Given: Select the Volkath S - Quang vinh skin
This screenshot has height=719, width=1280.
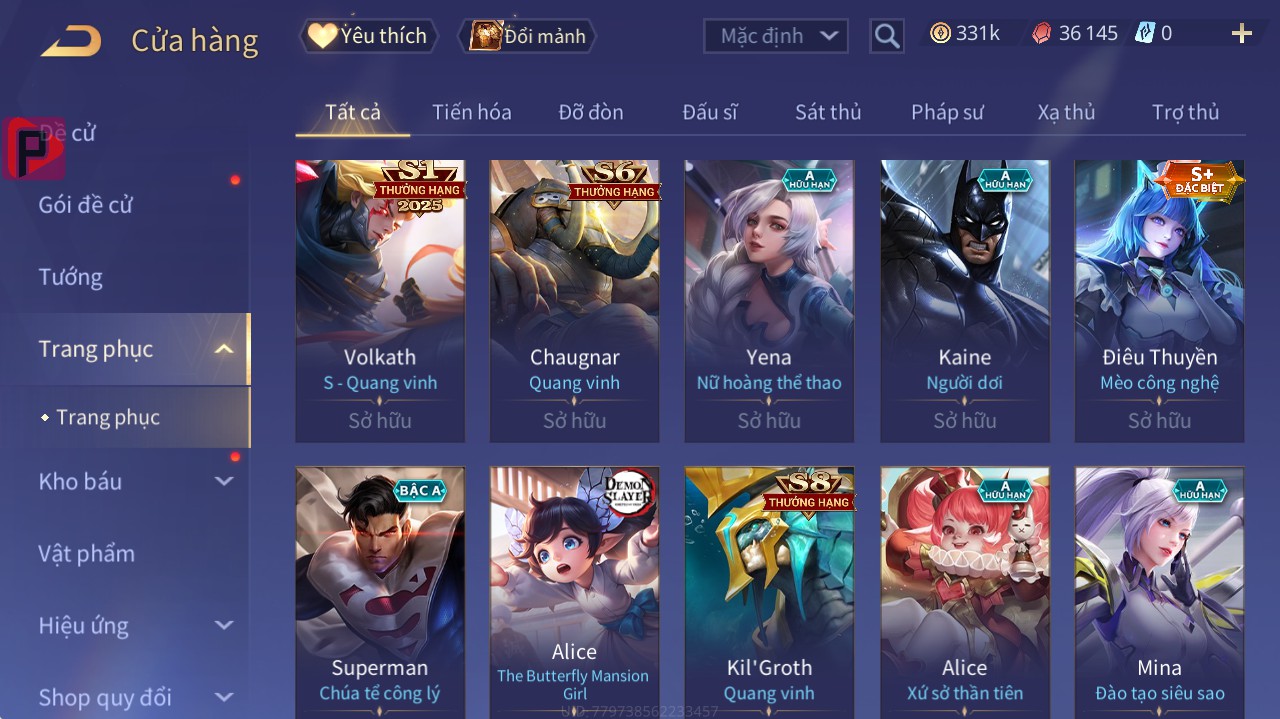Looking at the screenshot, I should click(x=380, y=300).
